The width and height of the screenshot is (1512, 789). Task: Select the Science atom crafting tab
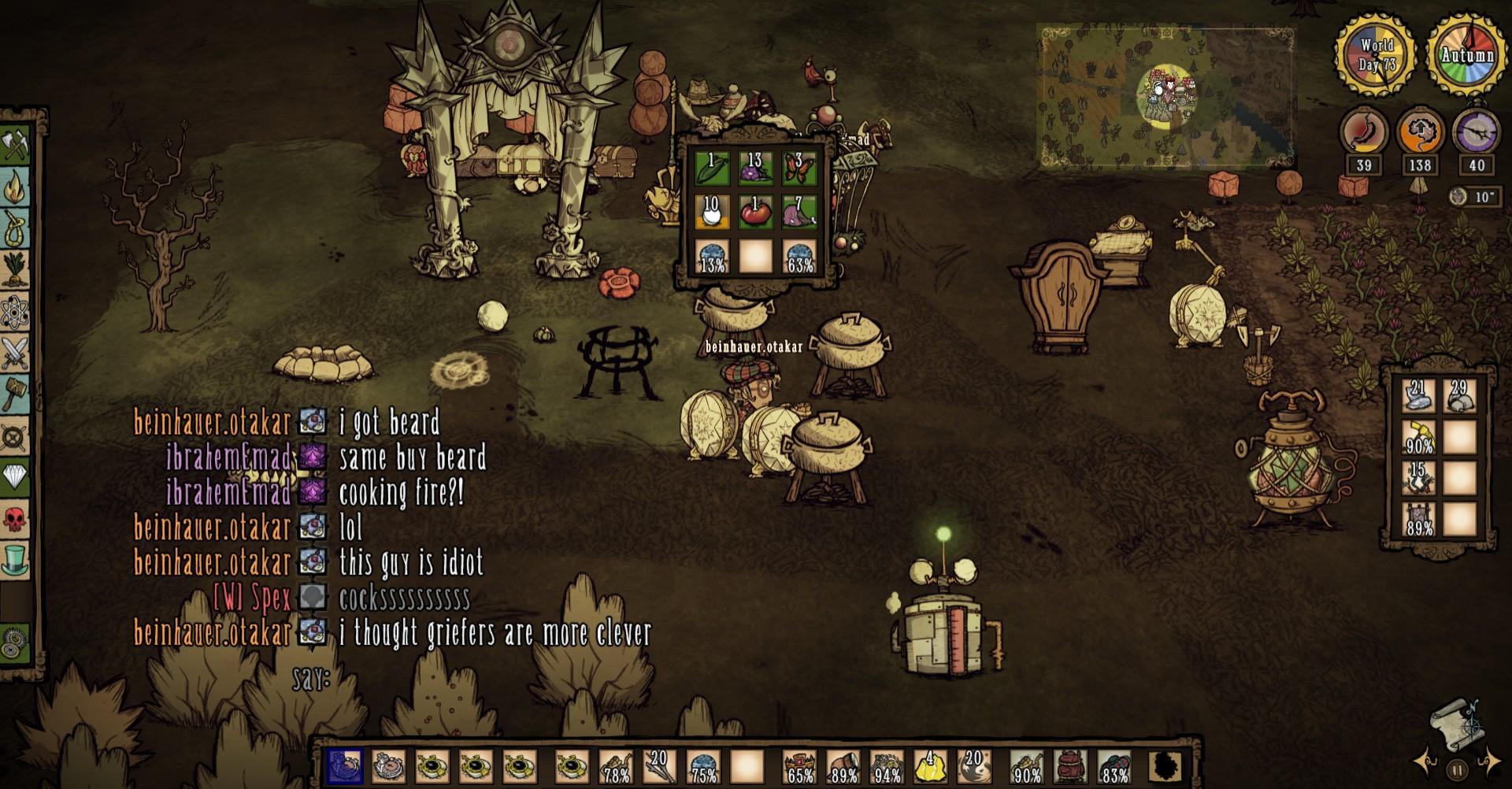coord(16,313)
